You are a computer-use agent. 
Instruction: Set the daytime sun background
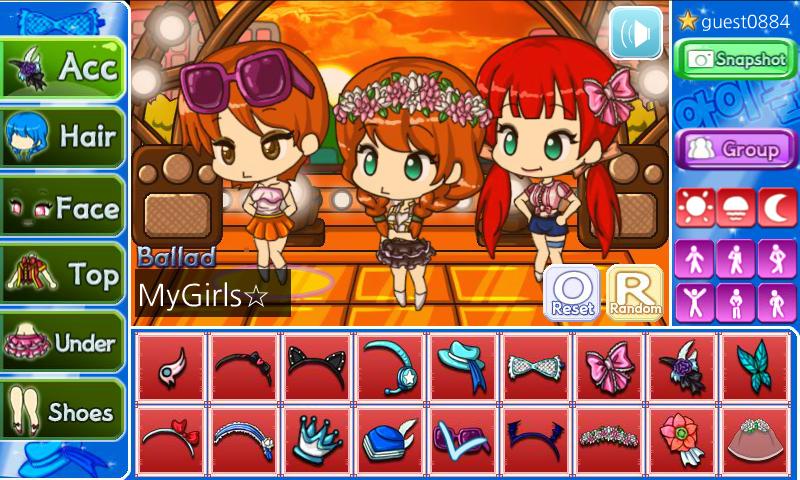pos(693,207)
